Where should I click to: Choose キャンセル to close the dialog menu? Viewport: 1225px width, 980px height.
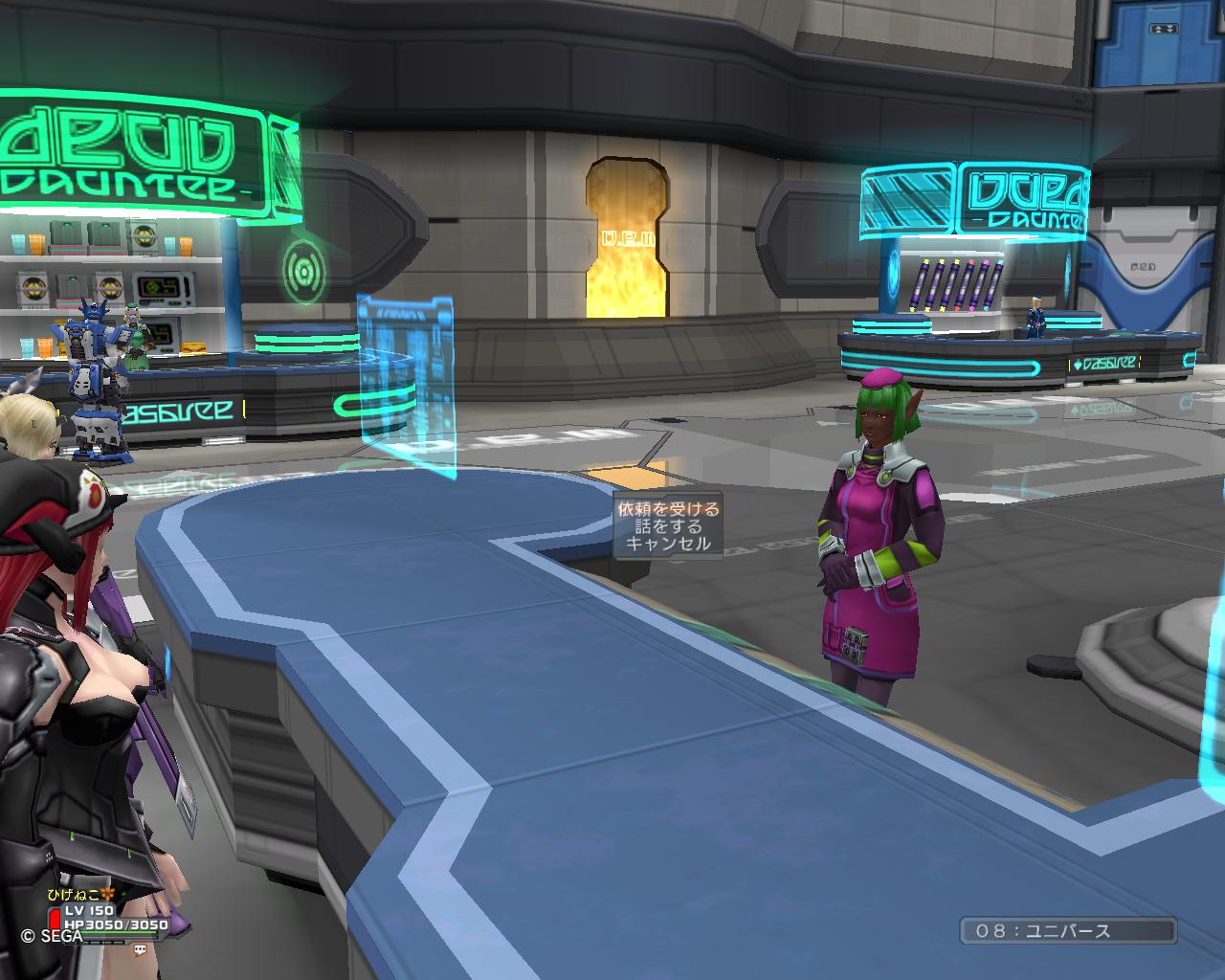[667, 544]
